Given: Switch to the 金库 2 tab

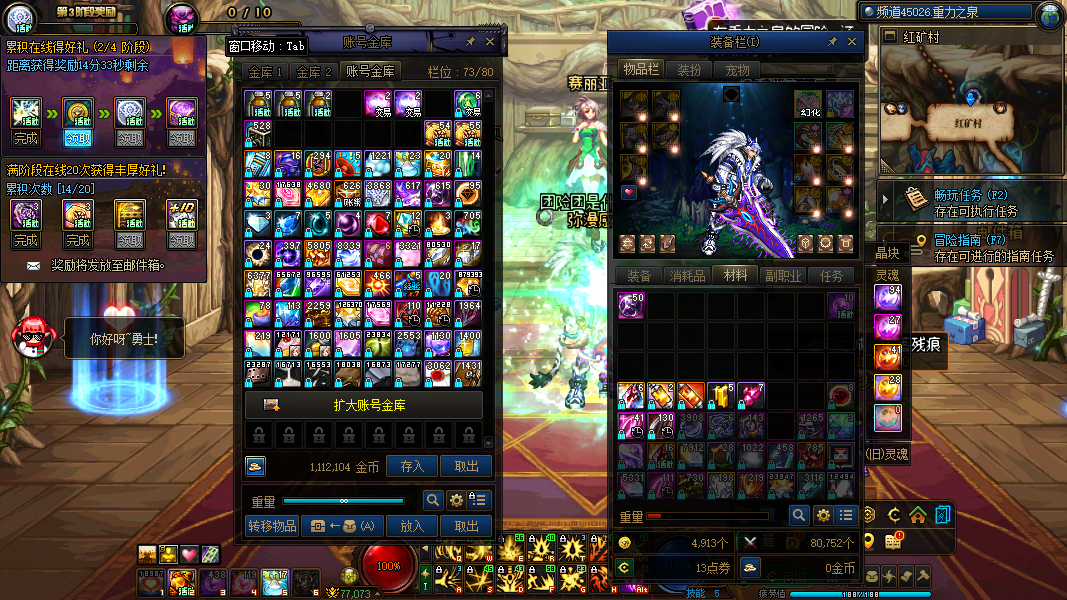Looking at the screenshot, I should pos(313,72).
